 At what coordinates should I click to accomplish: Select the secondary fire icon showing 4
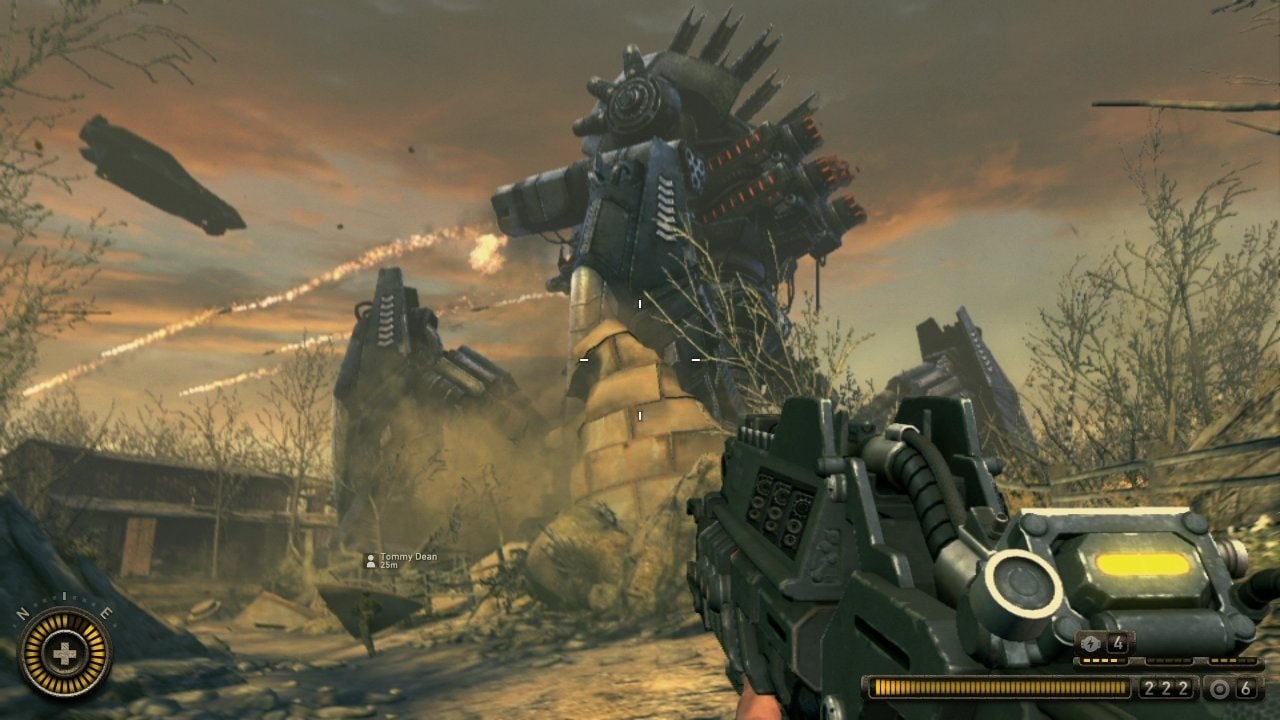click(1090, 643)
